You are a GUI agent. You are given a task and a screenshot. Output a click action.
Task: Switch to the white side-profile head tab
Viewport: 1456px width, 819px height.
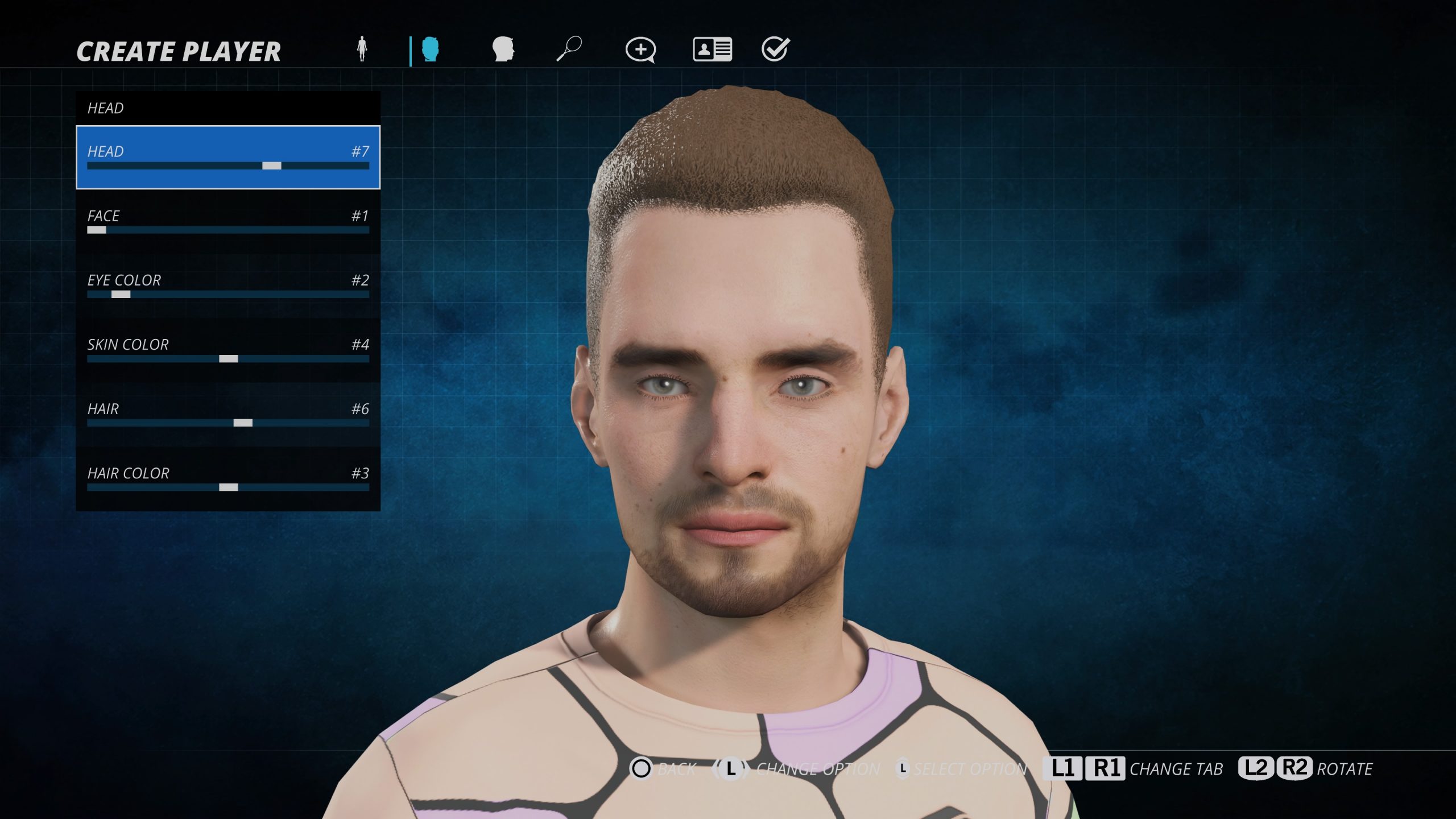pyautogui.click(x=503, y=49)
